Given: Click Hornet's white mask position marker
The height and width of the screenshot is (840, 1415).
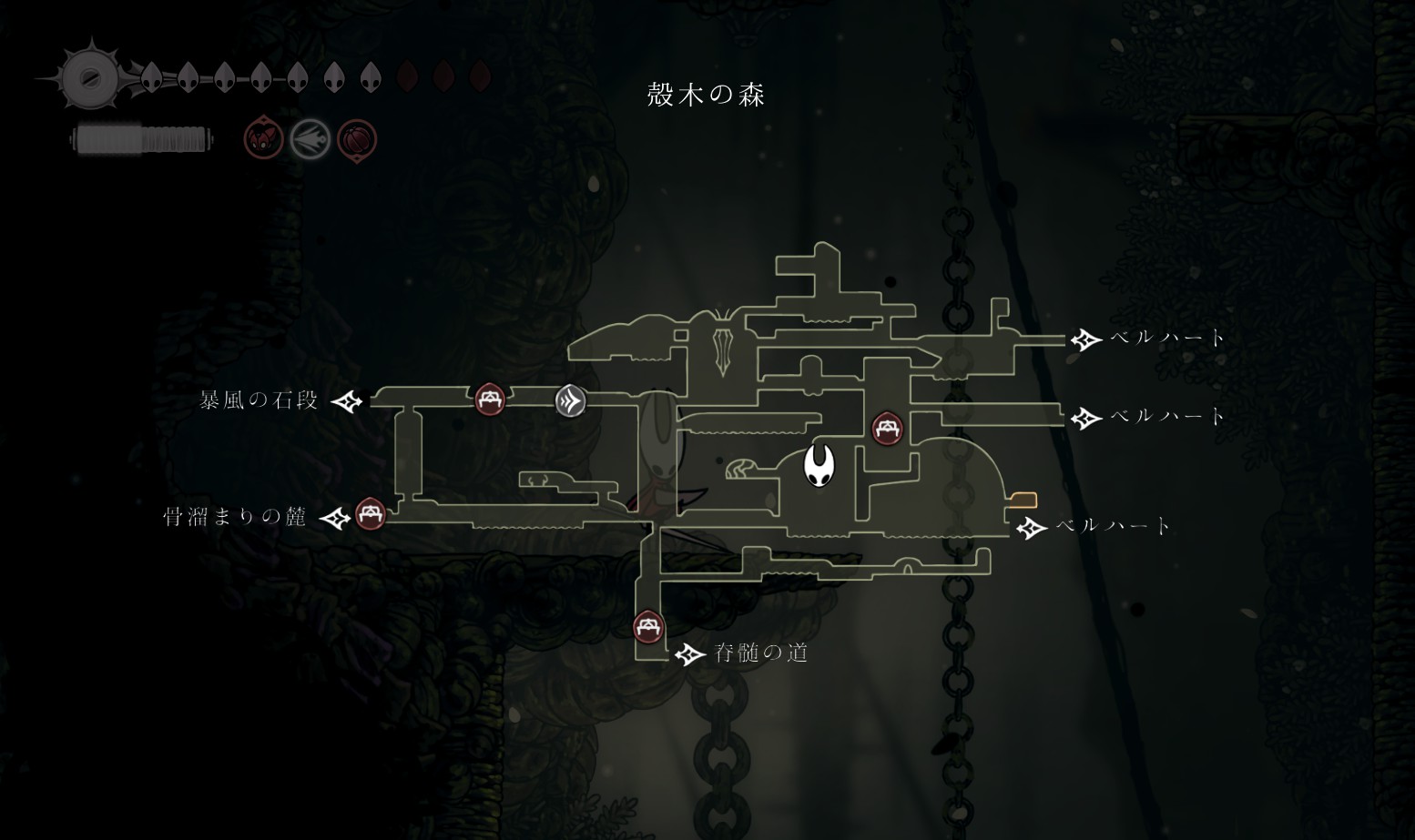Looking at the screenshot, I should point(819,465).
